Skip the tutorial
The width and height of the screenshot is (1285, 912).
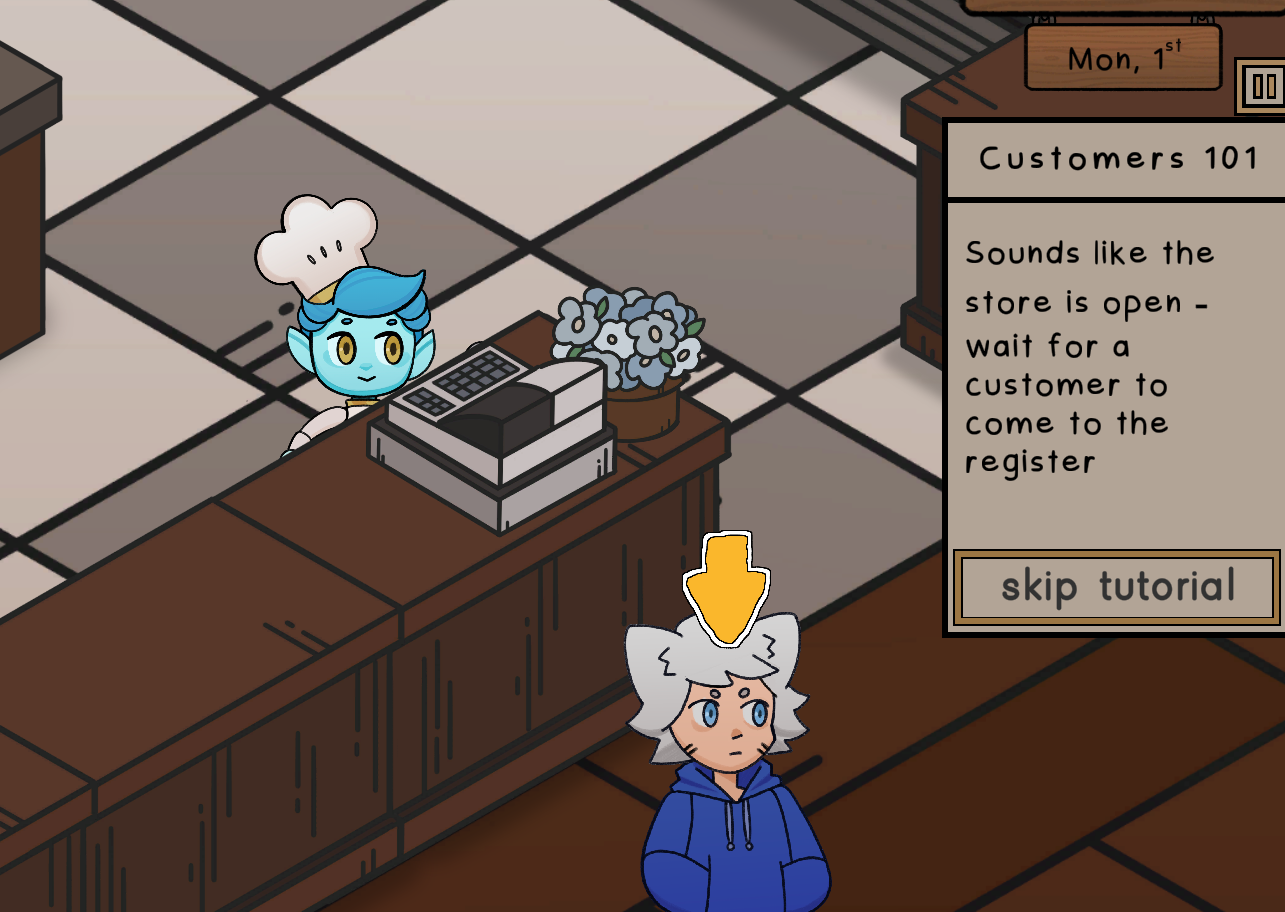pyautogui.click(x=1117, y=587)
